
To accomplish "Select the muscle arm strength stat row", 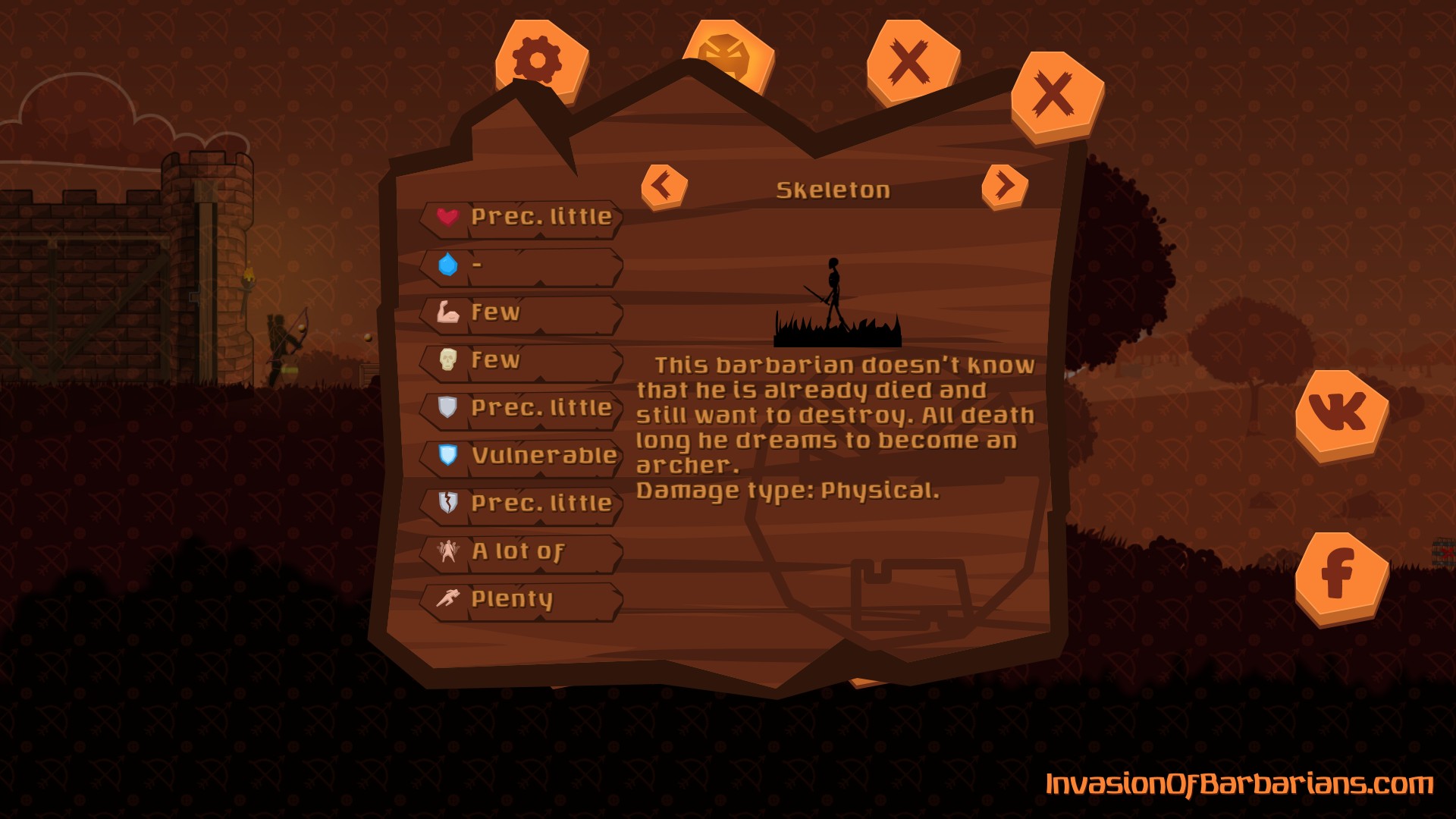I will click(x=522, y=313).
